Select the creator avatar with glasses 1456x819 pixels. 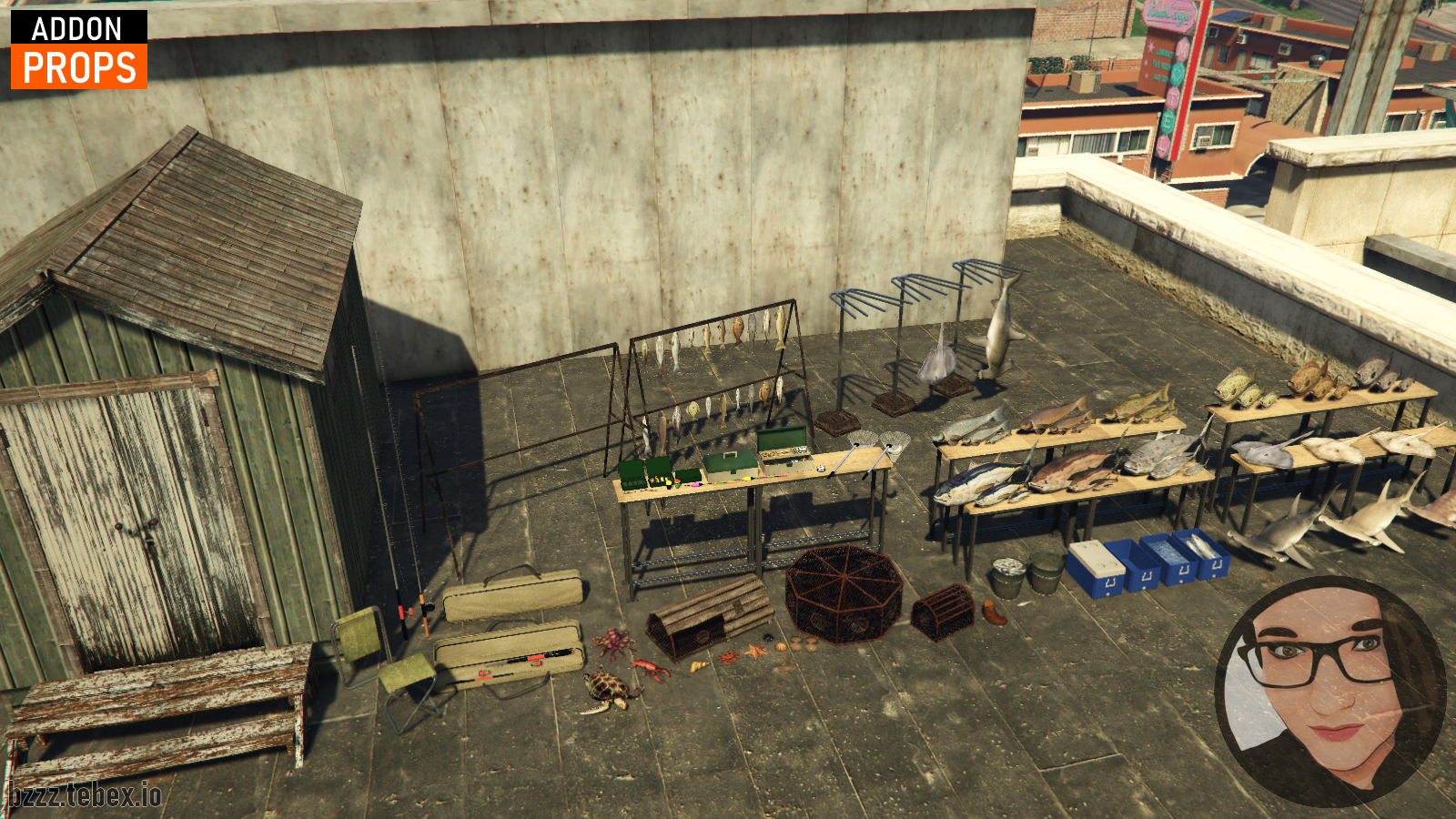pyautogui.click(x=1330, y=690)
